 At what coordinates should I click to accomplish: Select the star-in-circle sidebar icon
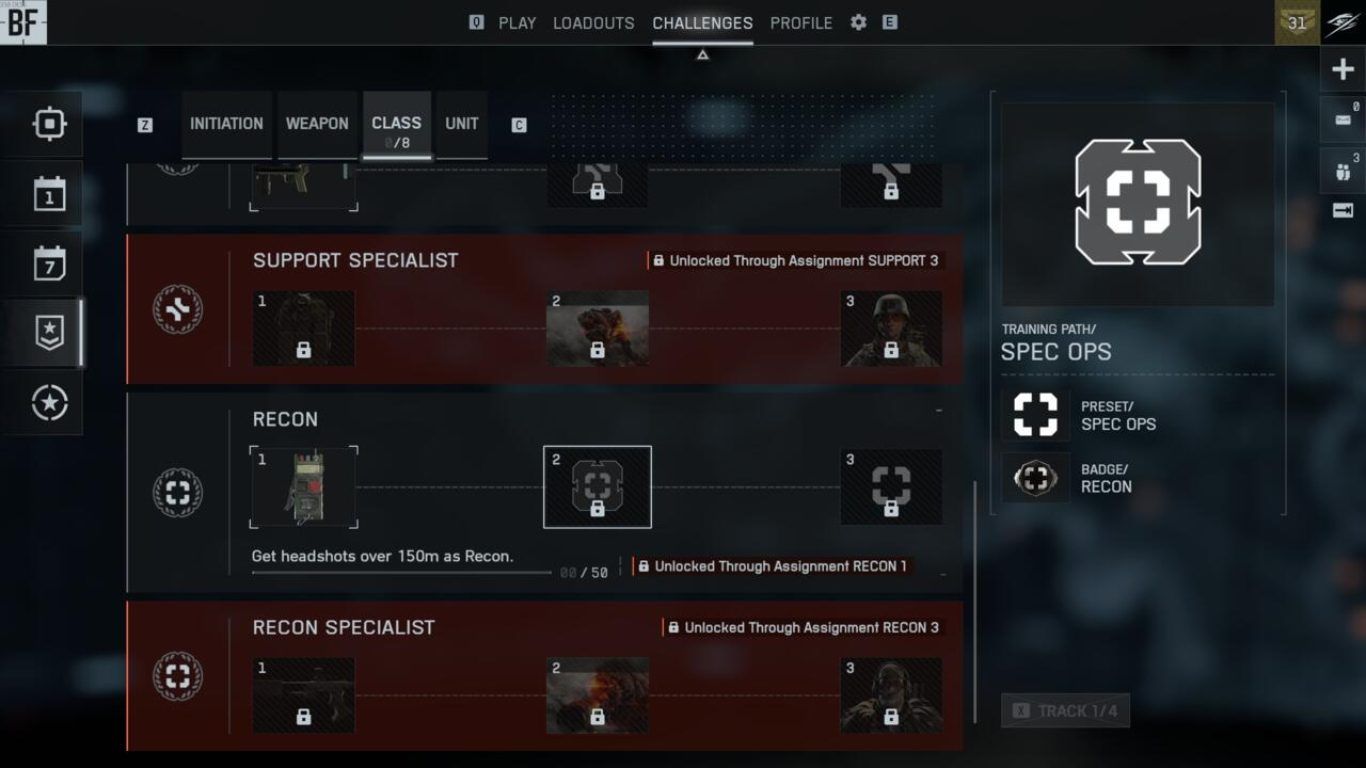(x=49, y=403)
